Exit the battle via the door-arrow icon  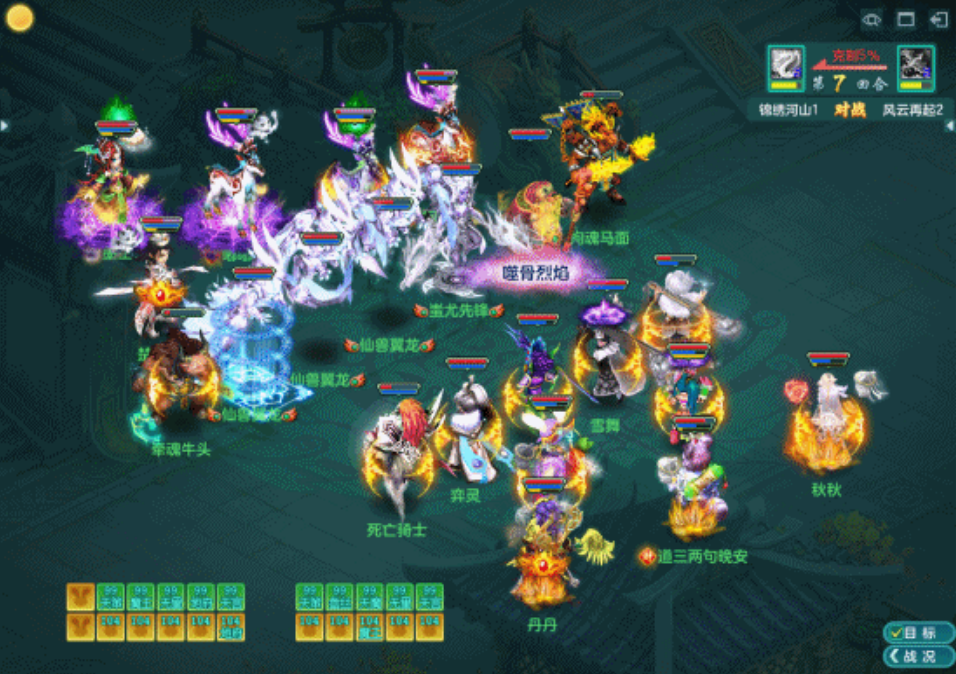tap(938, 19)
